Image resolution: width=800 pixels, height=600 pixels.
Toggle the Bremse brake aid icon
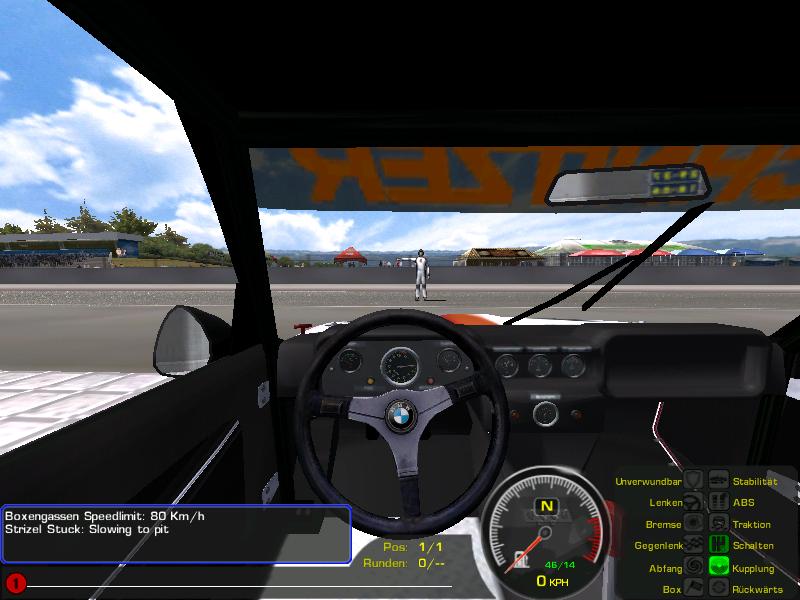pos(694,524)
